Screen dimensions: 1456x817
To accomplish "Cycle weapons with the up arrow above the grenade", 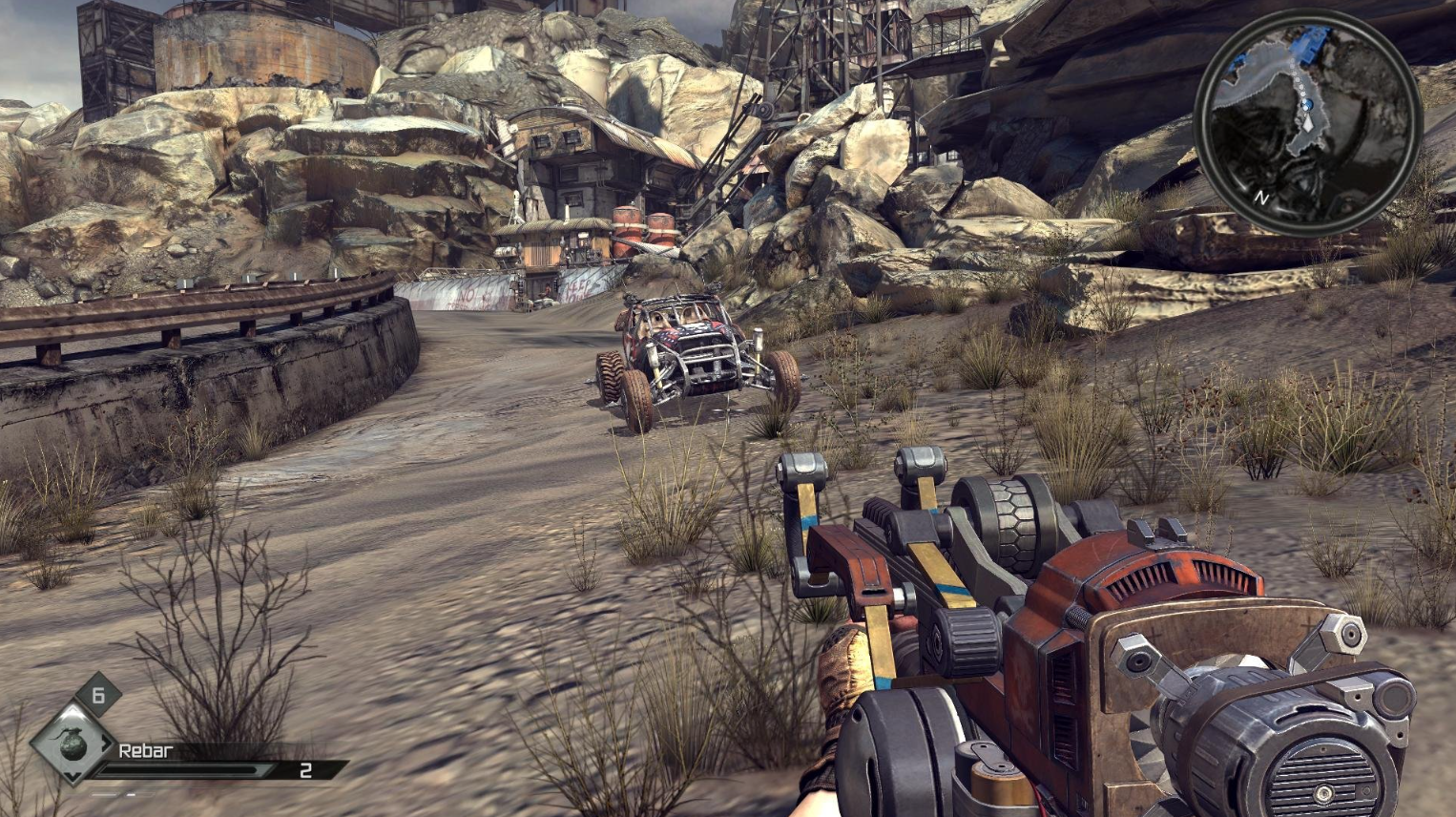I will coord(72,712).
